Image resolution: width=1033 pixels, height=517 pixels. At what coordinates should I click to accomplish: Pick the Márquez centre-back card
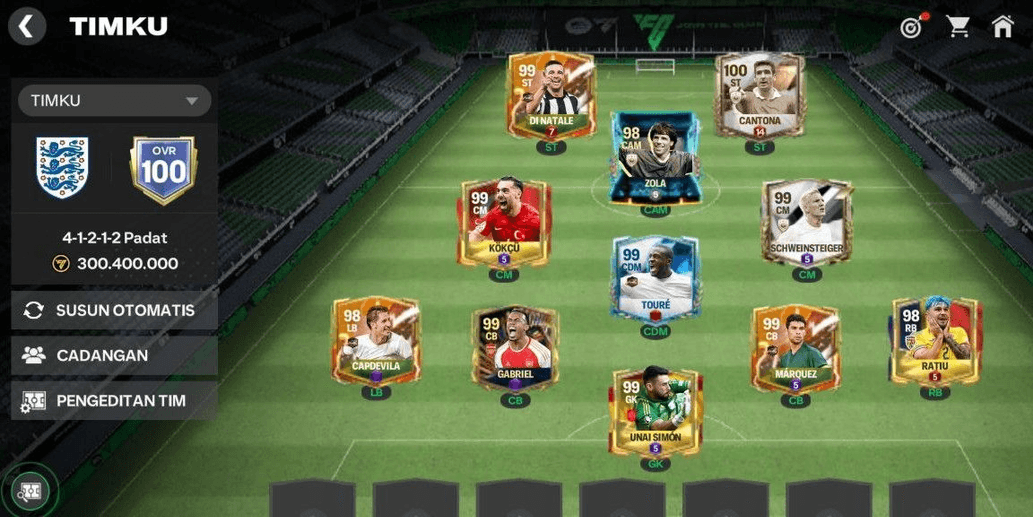click(795, 348)
